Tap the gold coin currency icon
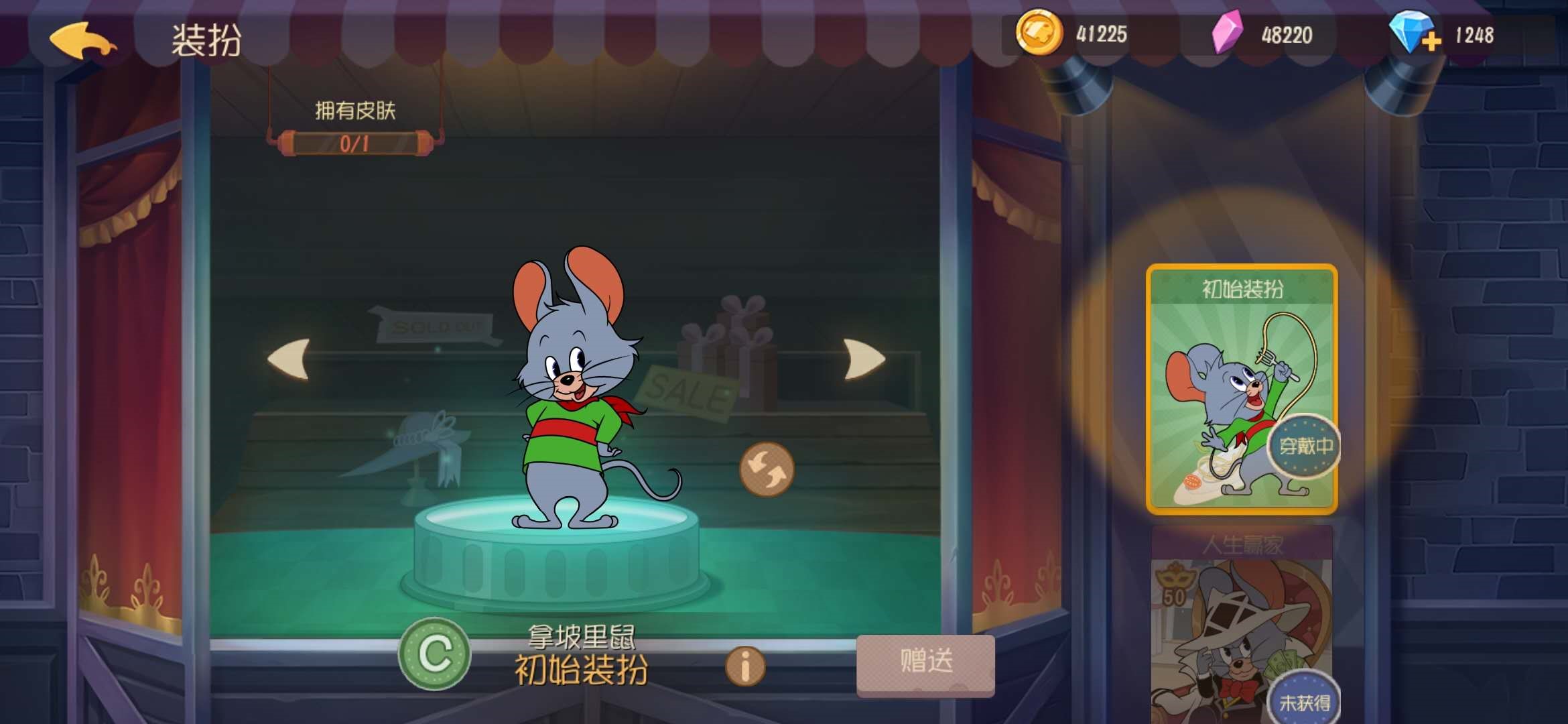 1039,32
